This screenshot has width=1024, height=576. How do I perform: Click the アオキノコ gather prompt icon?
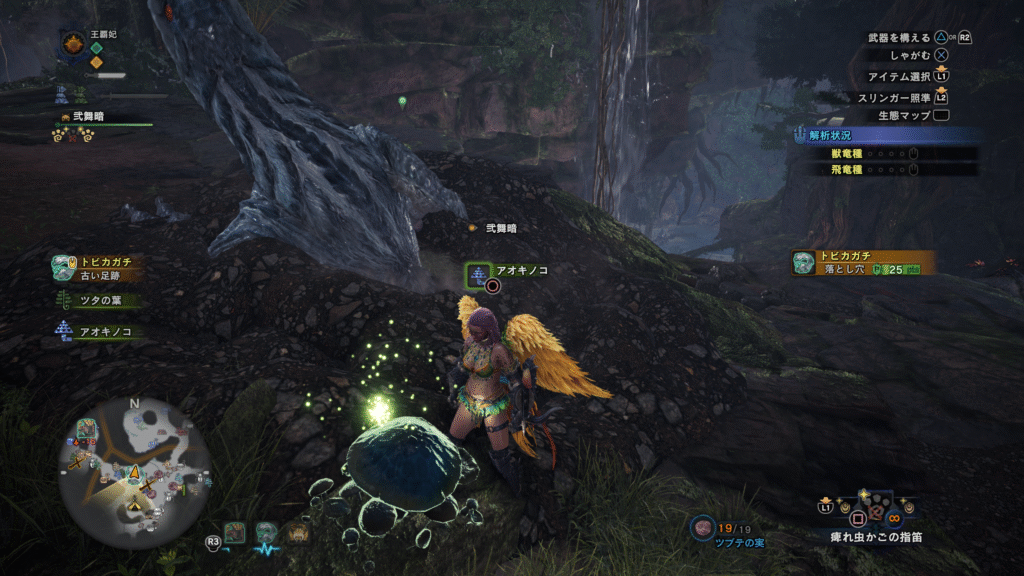(x=479, y=272)
